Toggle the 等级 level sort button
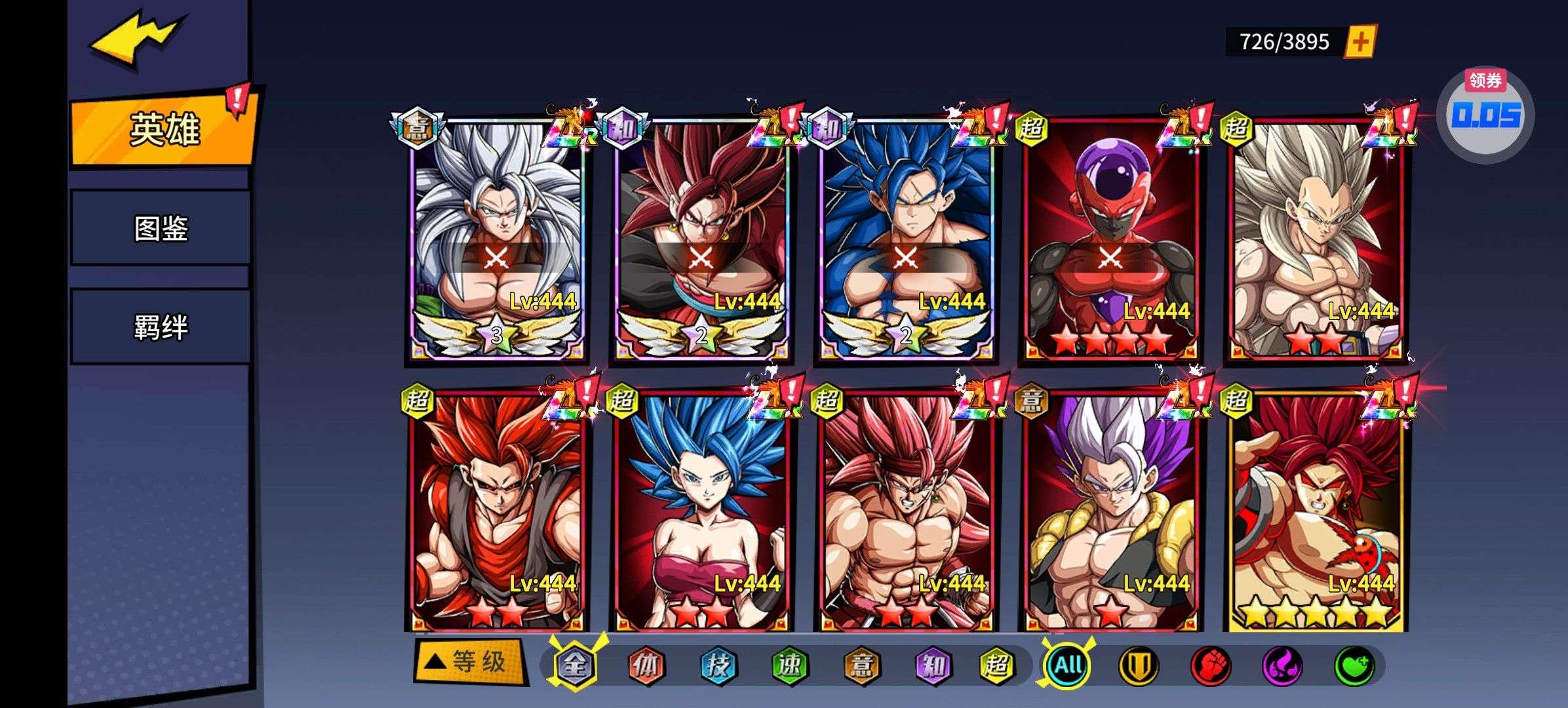The height and width of the screenshot is (708, 1568). pos(469,662)
